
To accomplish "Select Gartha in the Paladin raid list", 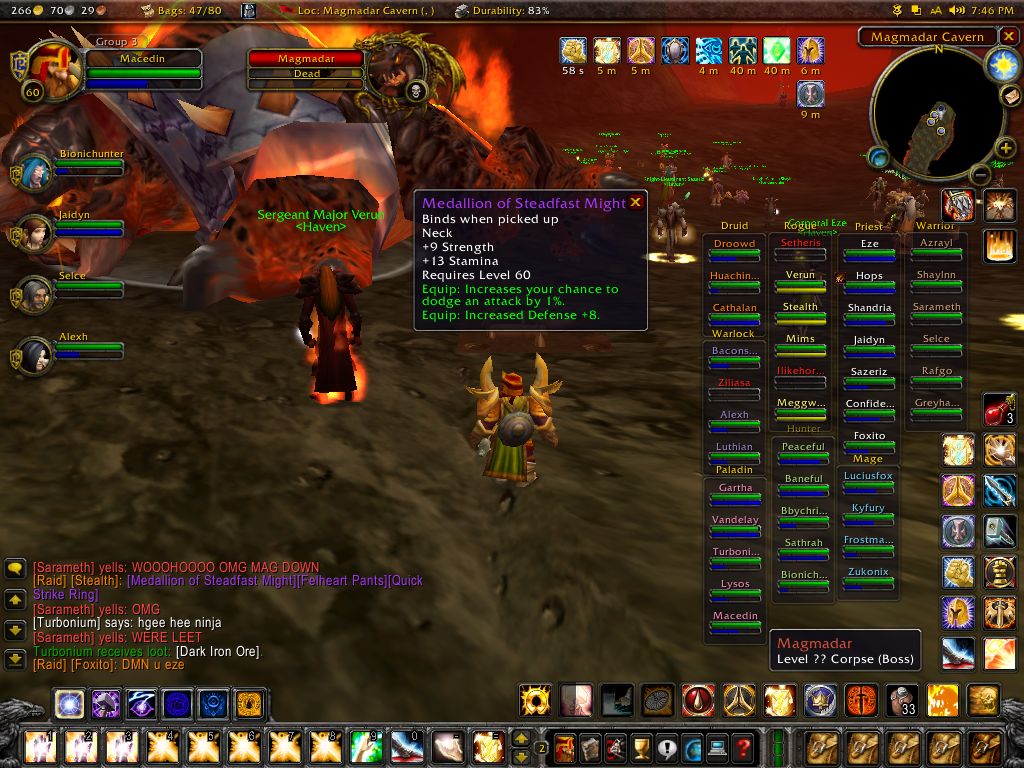I will [735, 488].
